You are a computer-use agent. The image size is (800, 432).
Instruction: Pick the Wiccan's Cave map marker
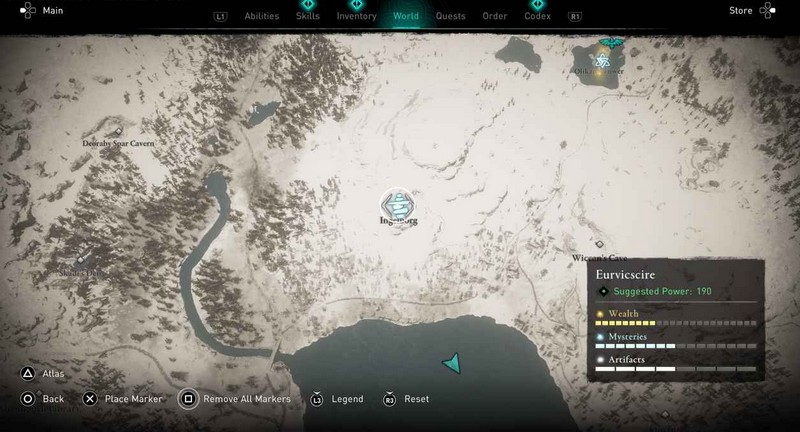[599, 244]
